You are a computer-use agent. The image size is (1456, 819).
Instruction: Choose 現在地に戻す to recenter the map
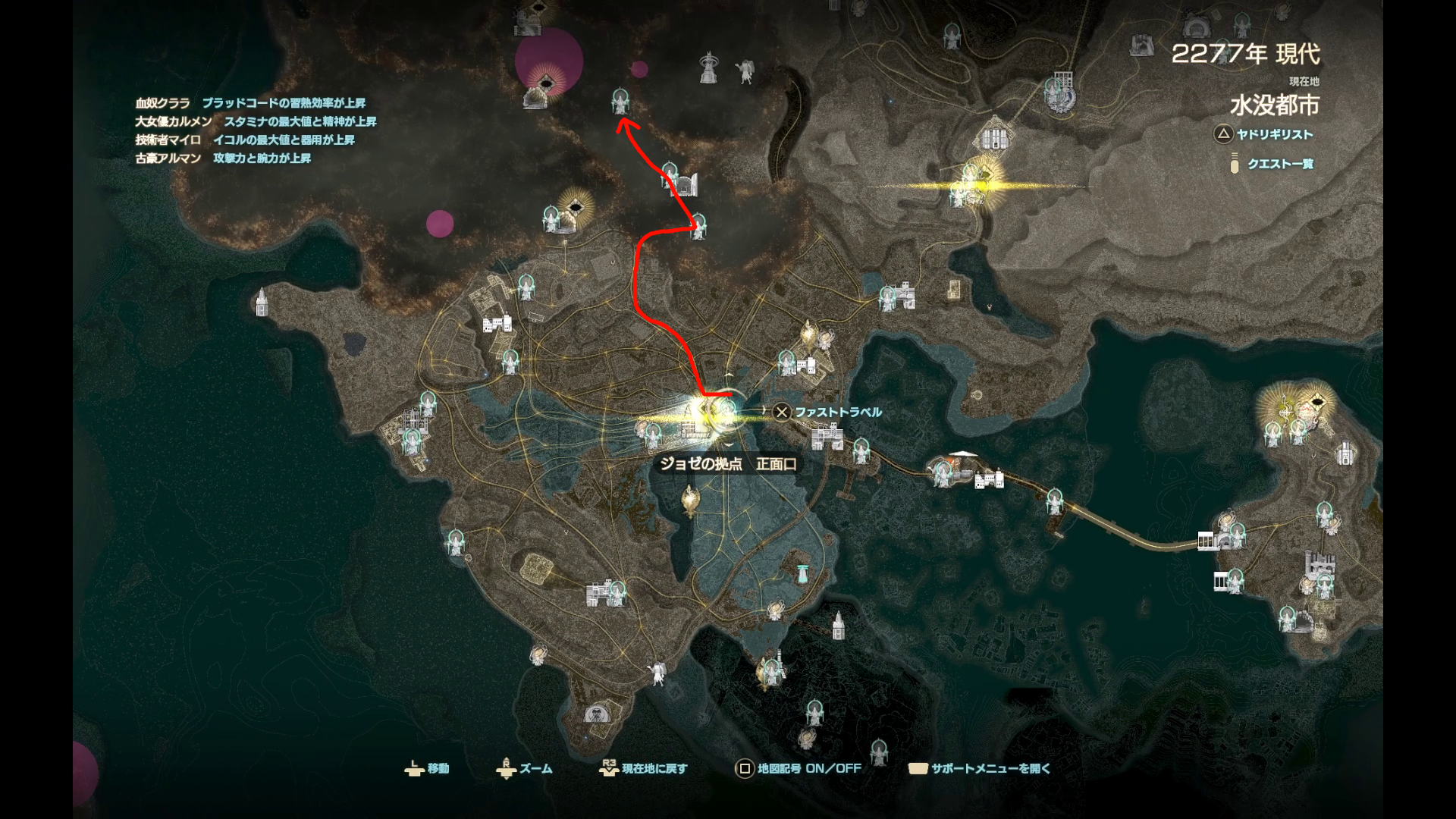pyautogui.click(x=644, y=768)
